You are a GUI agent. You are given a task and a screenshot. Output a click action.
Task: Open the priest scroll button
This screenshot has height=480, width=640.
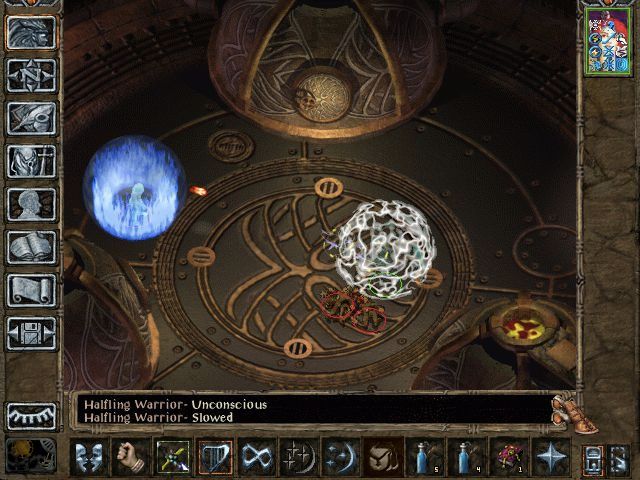(x=31, y=290)
